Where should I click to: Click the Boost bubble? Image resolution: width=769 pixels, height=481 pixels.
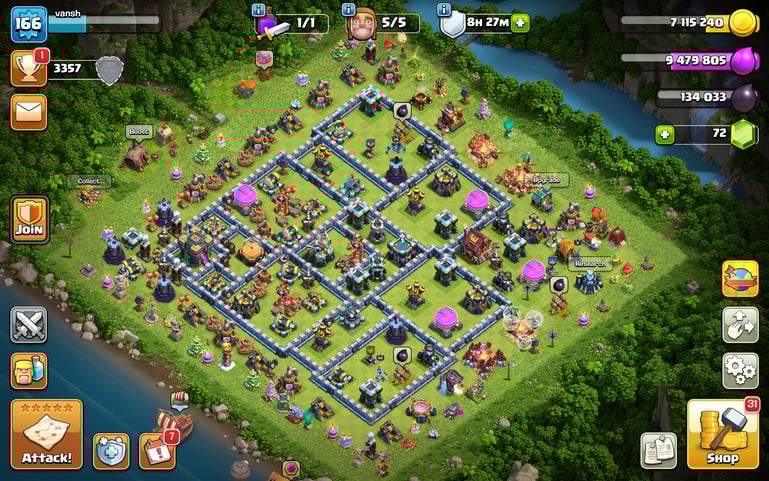(x=138, y=131)
